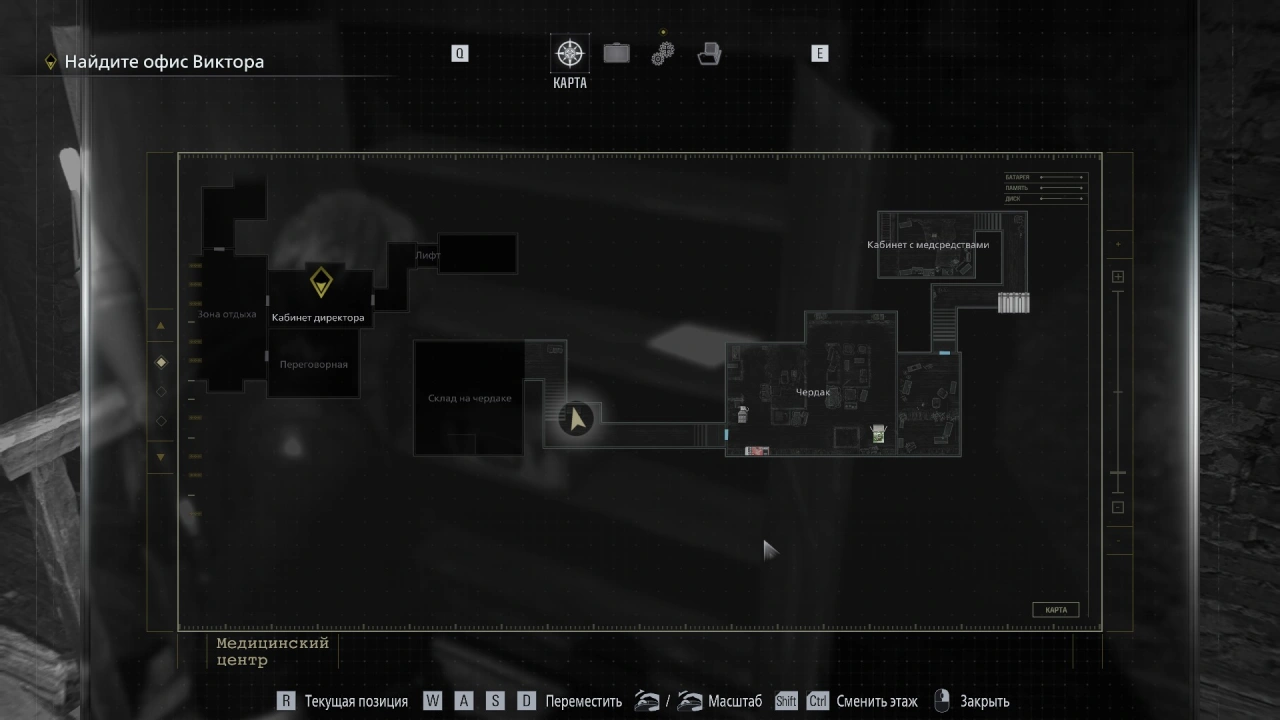Click the Карта button in the map corner

[1055, 610]
